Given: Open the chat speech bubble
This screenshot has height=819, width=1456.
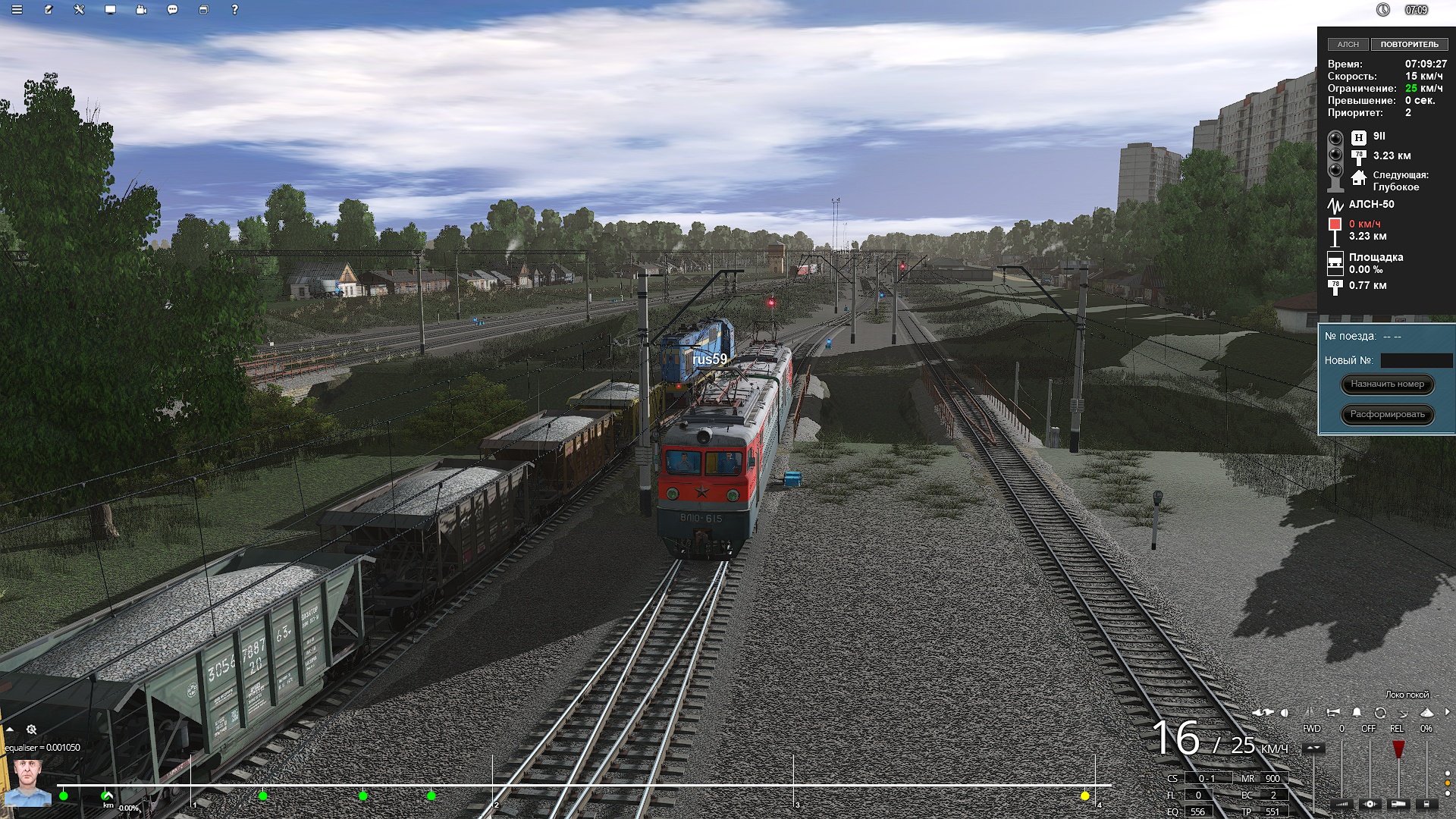Looking at the screenshot, I should [x=173, y=10].
